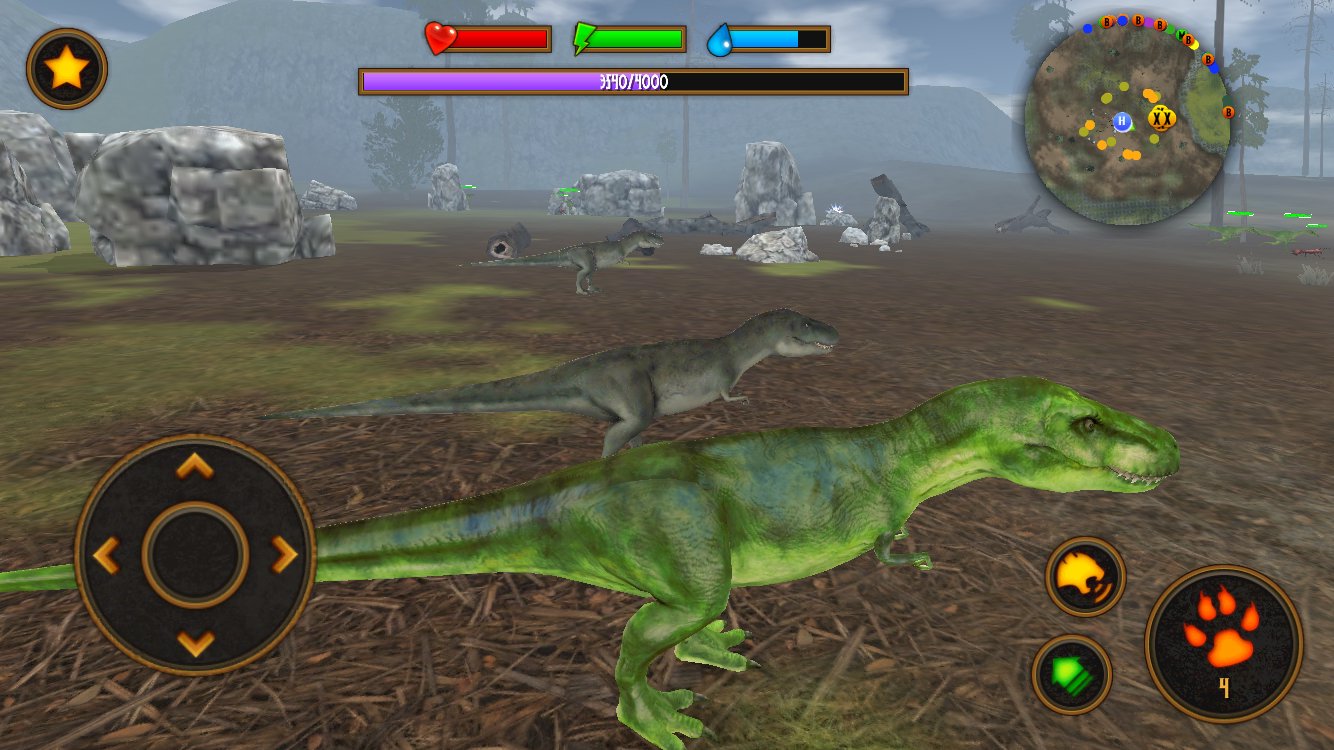The width and height of the screenshot is (1334, 750).
Task: Tap the blue H home marker on minimap
Action: [1122, 123]
